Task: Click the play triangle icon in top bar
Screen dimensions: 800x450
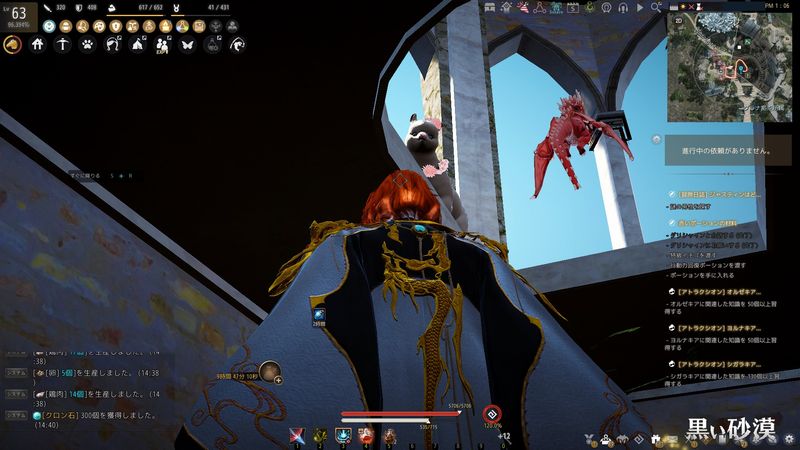Action: click(x=641, y=7)
